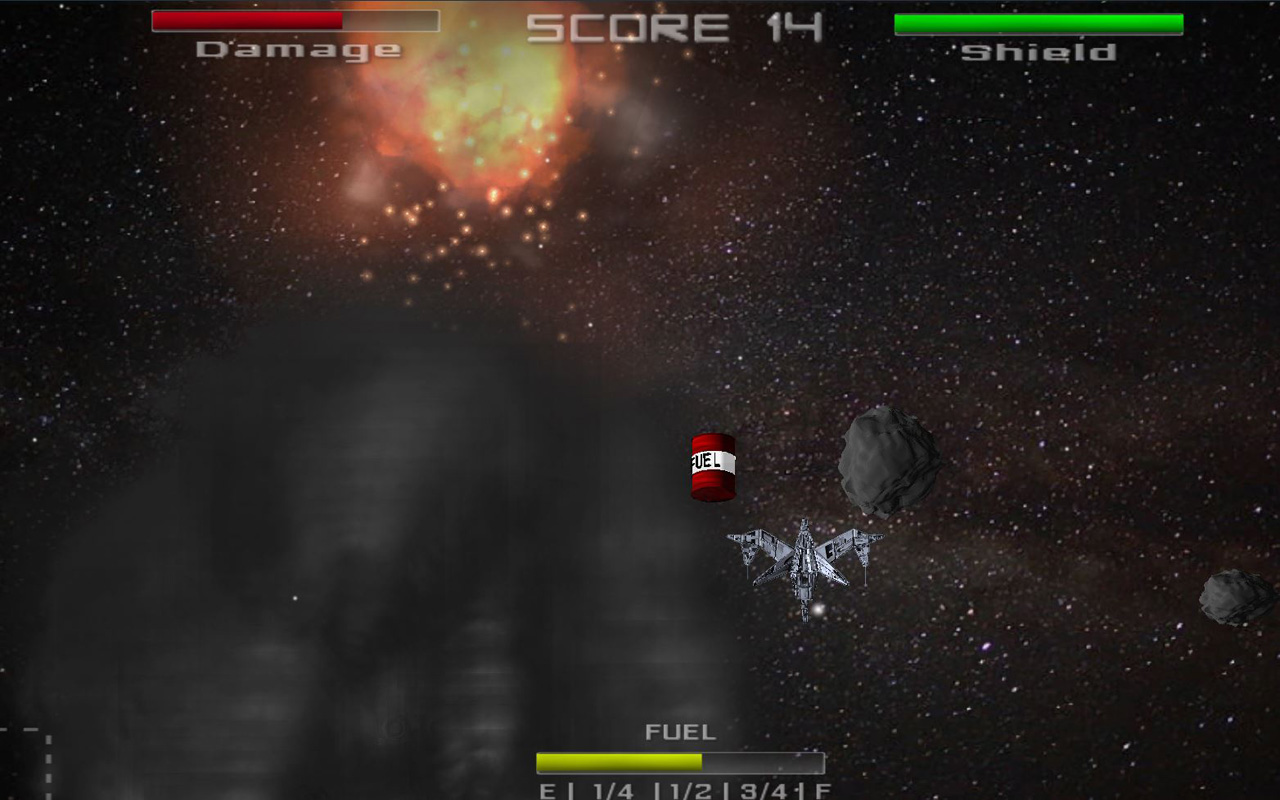Click the FUEL heading above the gauge
Screen dimensions: 1280x800
tap(678, 731)
